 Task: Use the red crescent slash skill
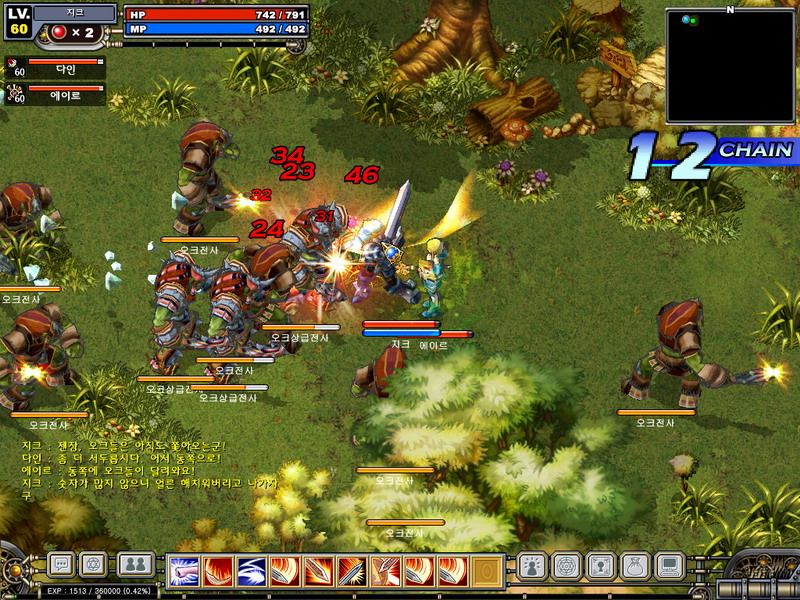[x=218, y=571]
